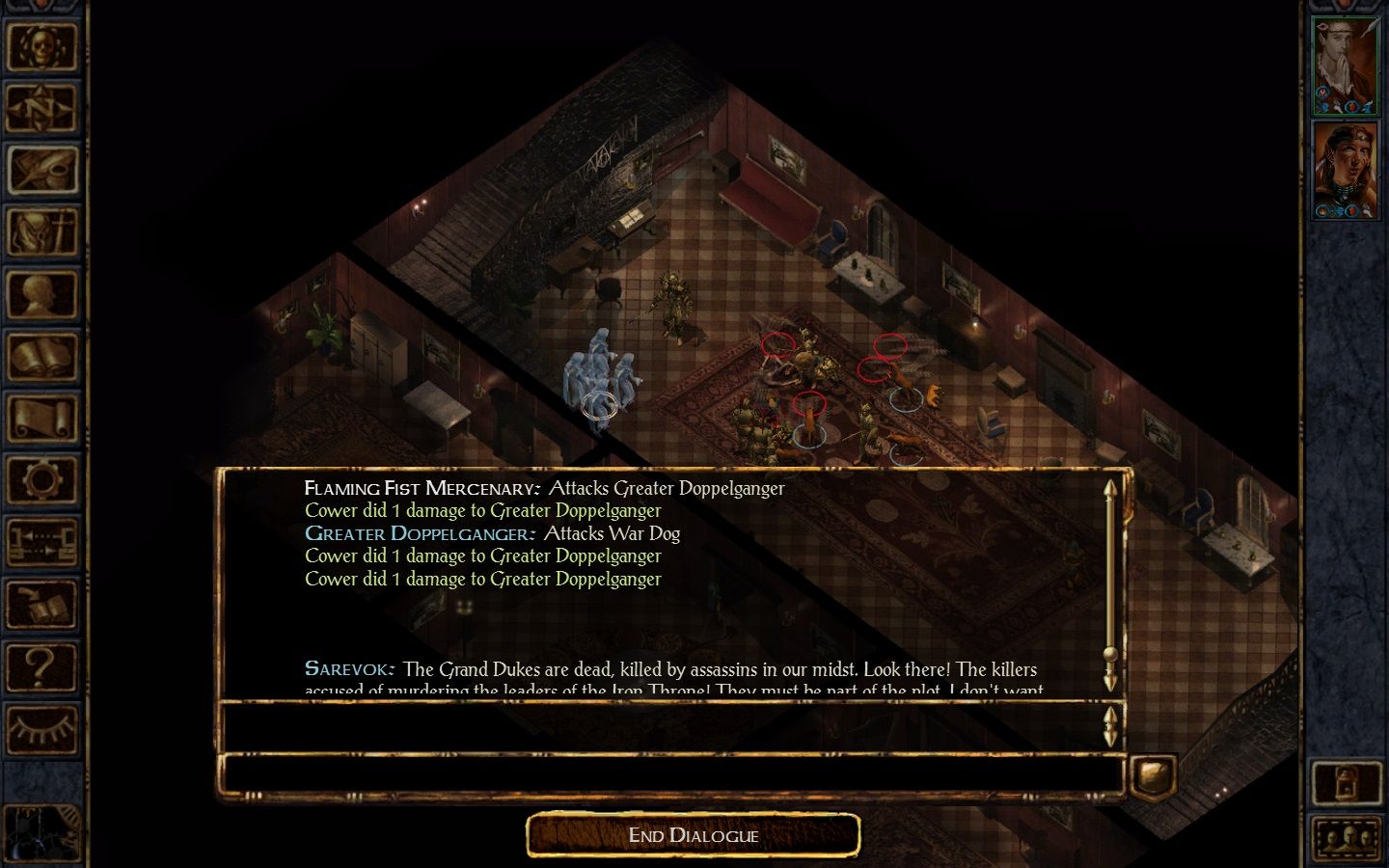
Task: Click the combat log scrollbar
Action: 1110,583
